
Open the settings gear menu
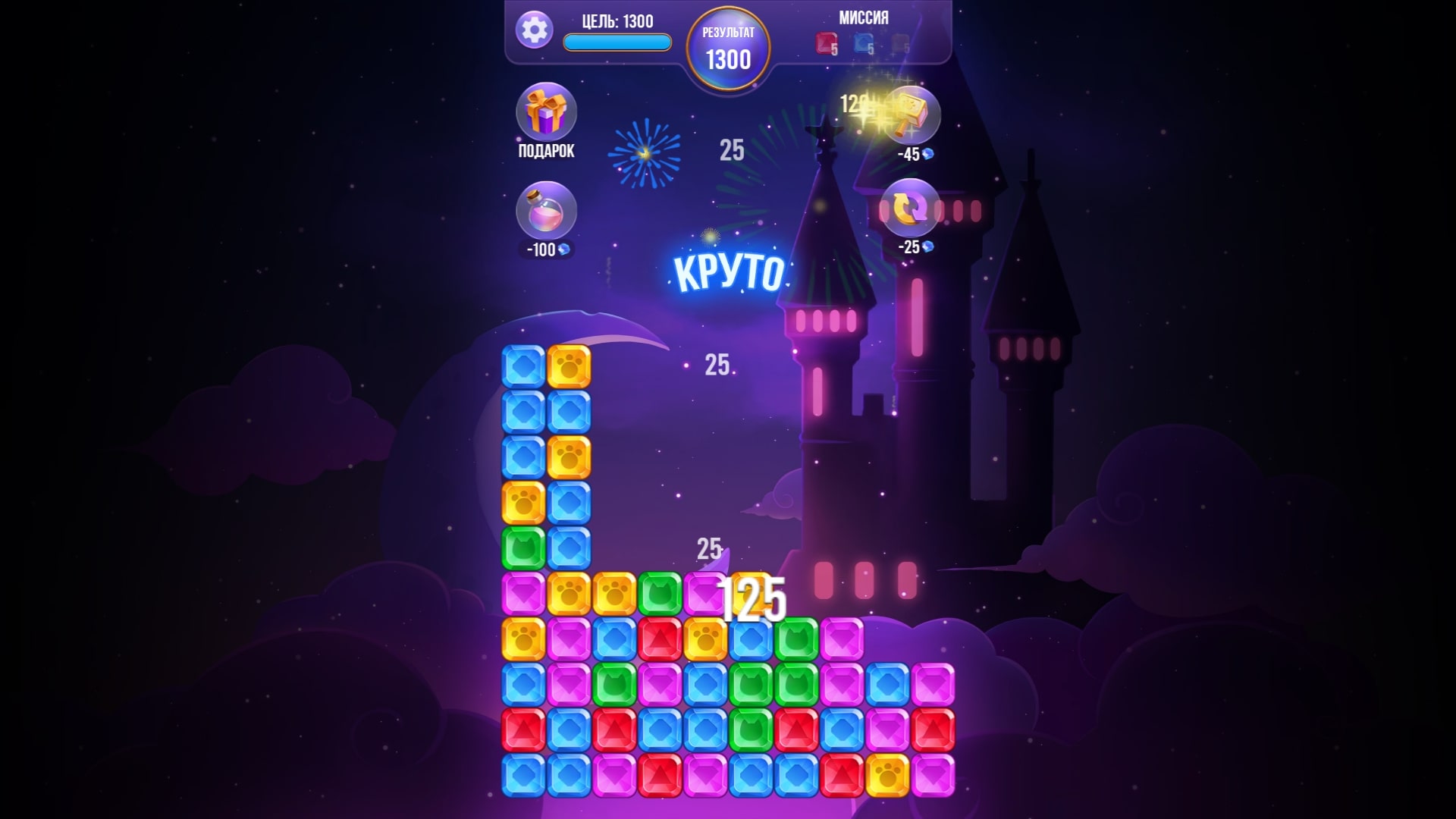535,32
